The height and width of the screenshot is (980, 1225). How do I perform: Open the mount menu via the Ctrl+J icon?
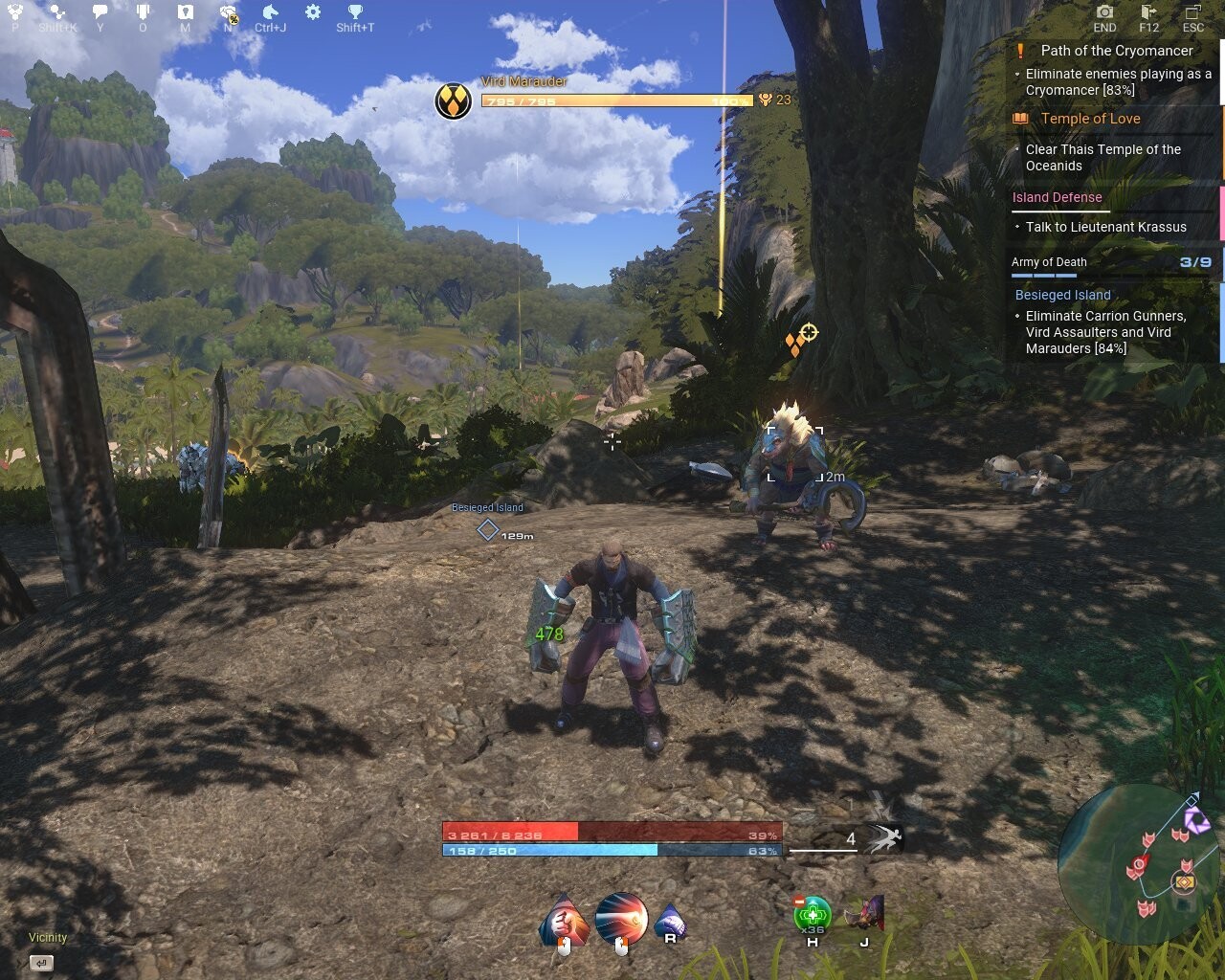[x=270, y=13]
